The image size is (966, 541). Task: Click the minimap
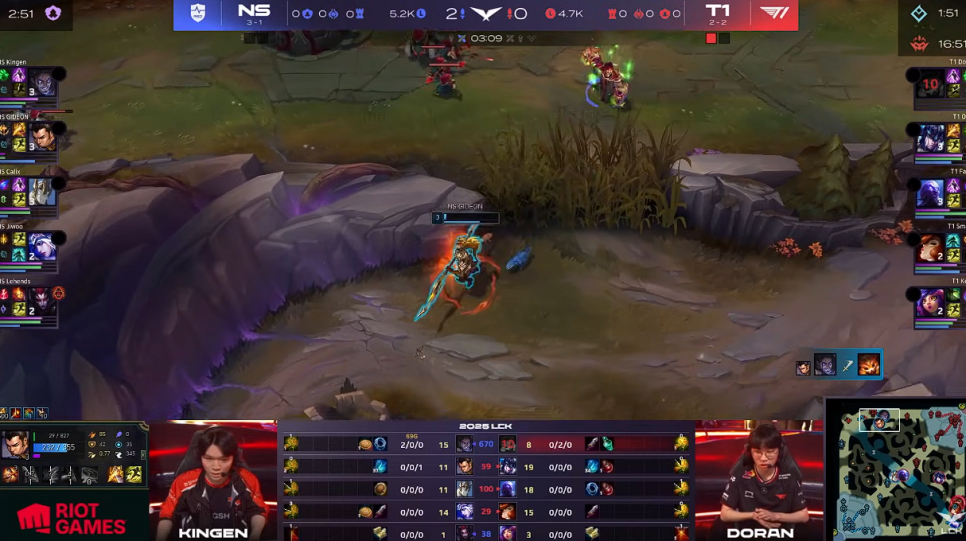coord(896,470)
